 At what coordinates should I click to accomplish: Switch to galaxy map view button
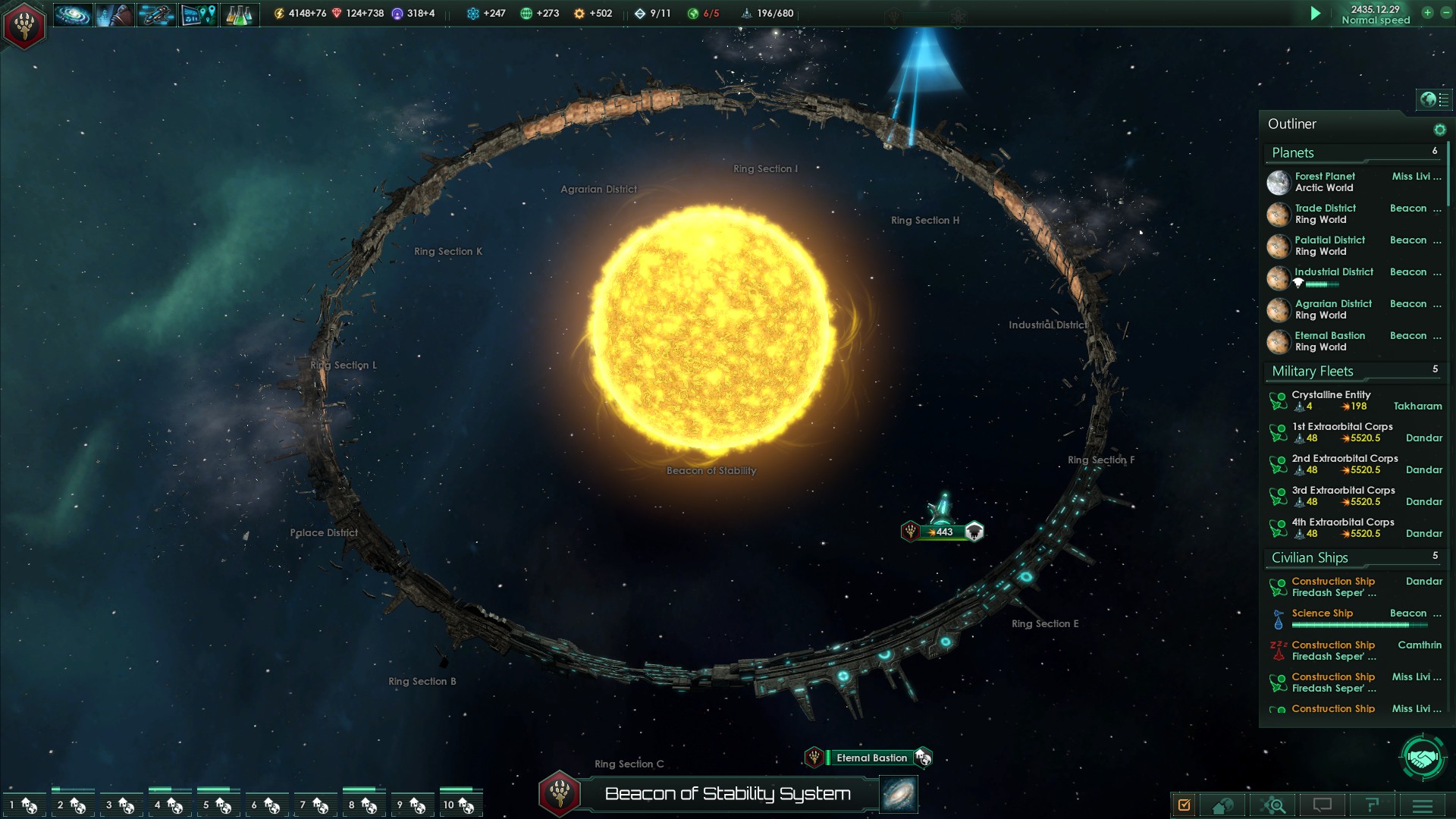899,794
